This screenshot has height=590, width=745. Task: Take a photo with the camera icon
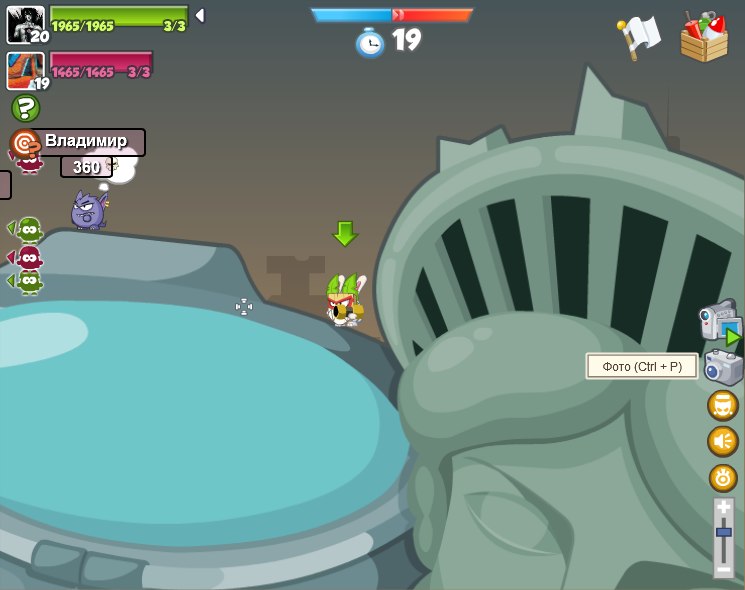click(x=723, y=367)
